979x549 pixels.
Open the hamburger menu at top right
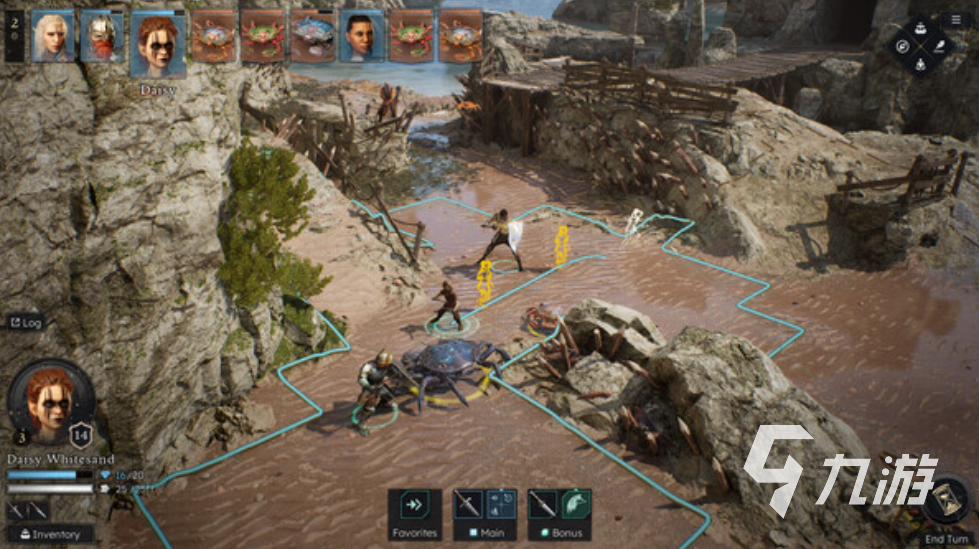point(955,19)
